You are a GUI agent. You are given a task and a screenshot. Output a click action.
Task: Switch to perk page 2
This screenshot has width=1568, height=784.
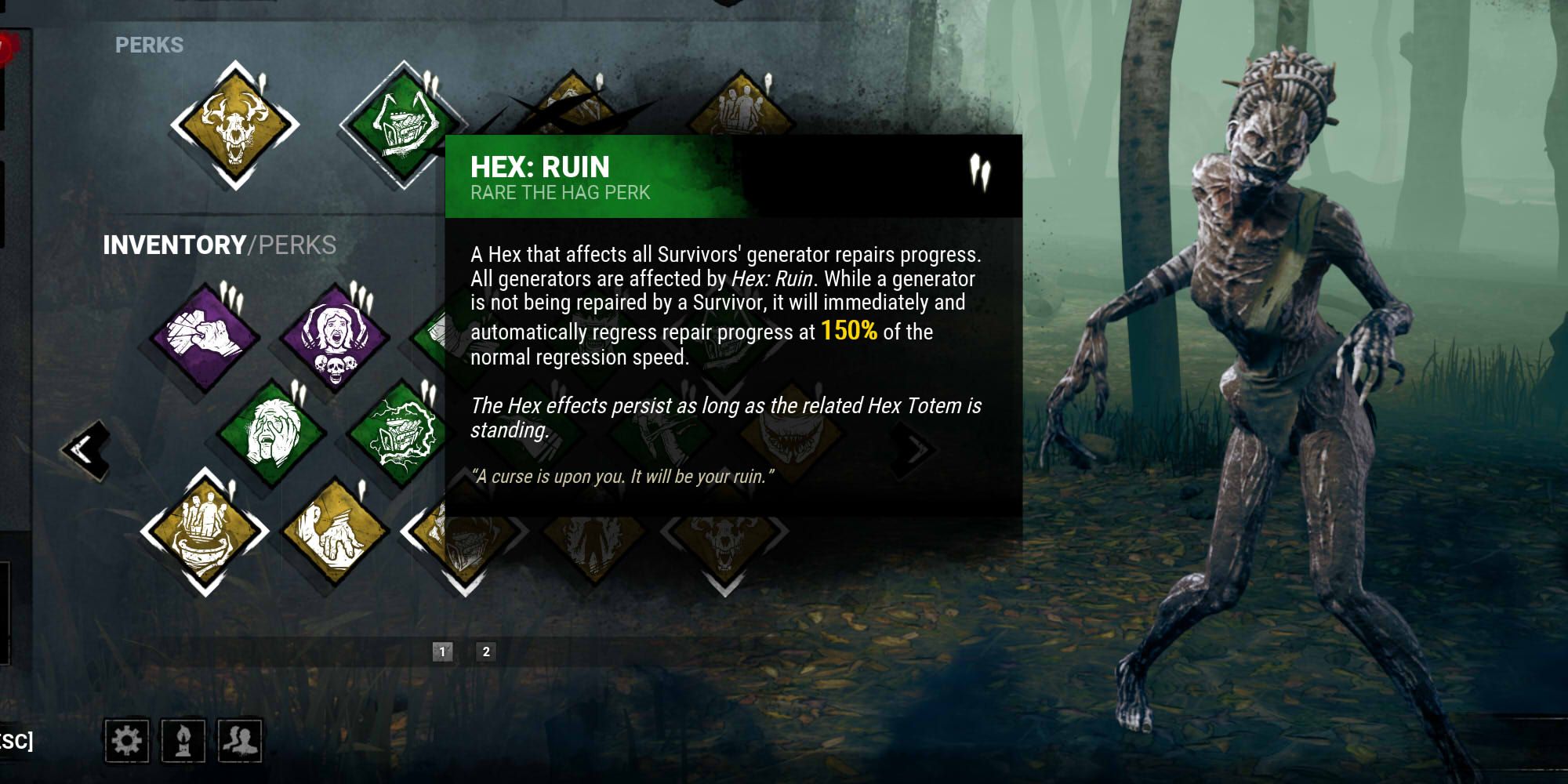pyautogui.click(x=486, y=649)
